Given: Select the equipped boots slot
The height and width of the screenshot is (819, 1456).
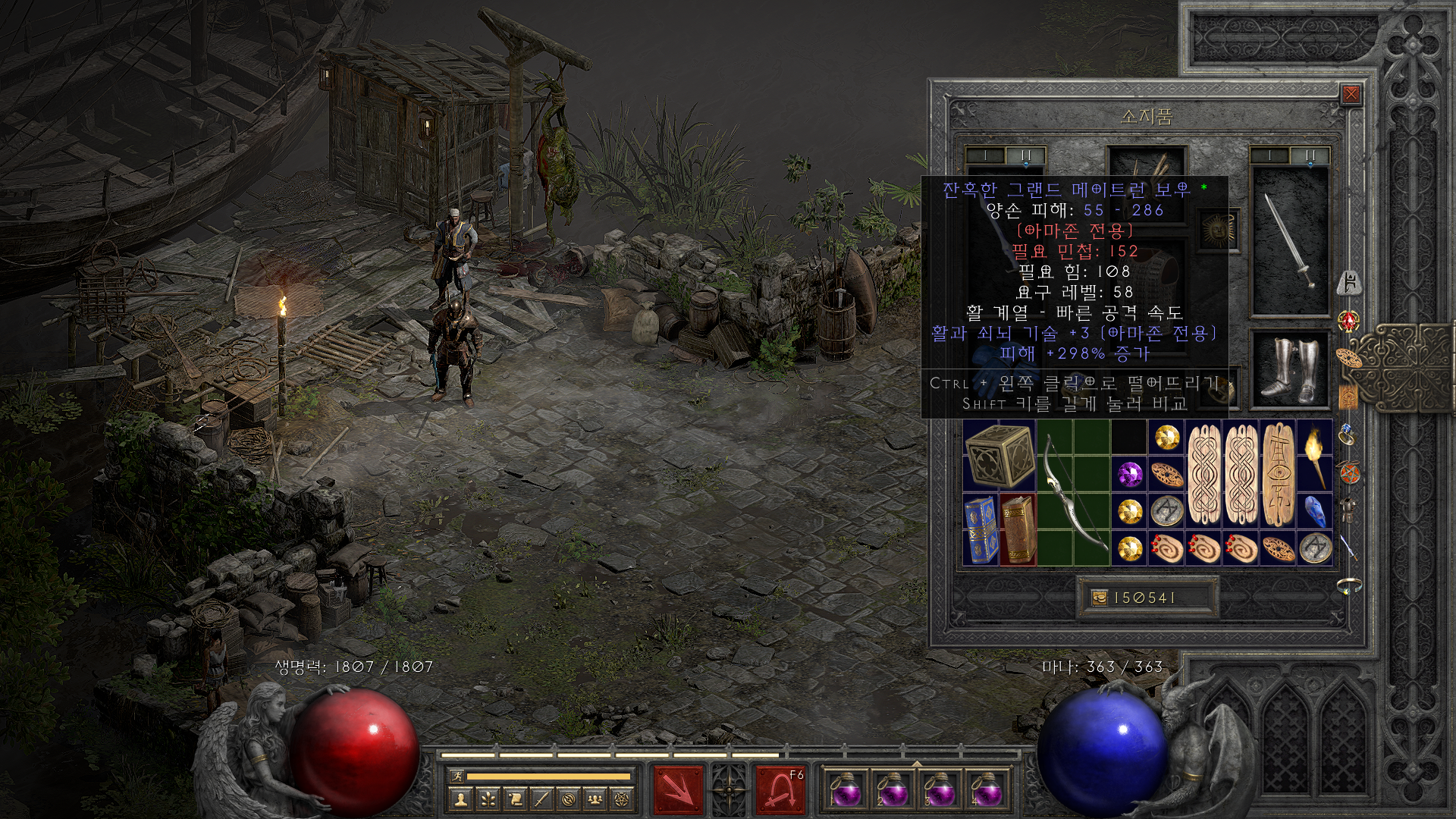Looking at the screenshot, I should pyautogui.click(x=1289, y=369).
